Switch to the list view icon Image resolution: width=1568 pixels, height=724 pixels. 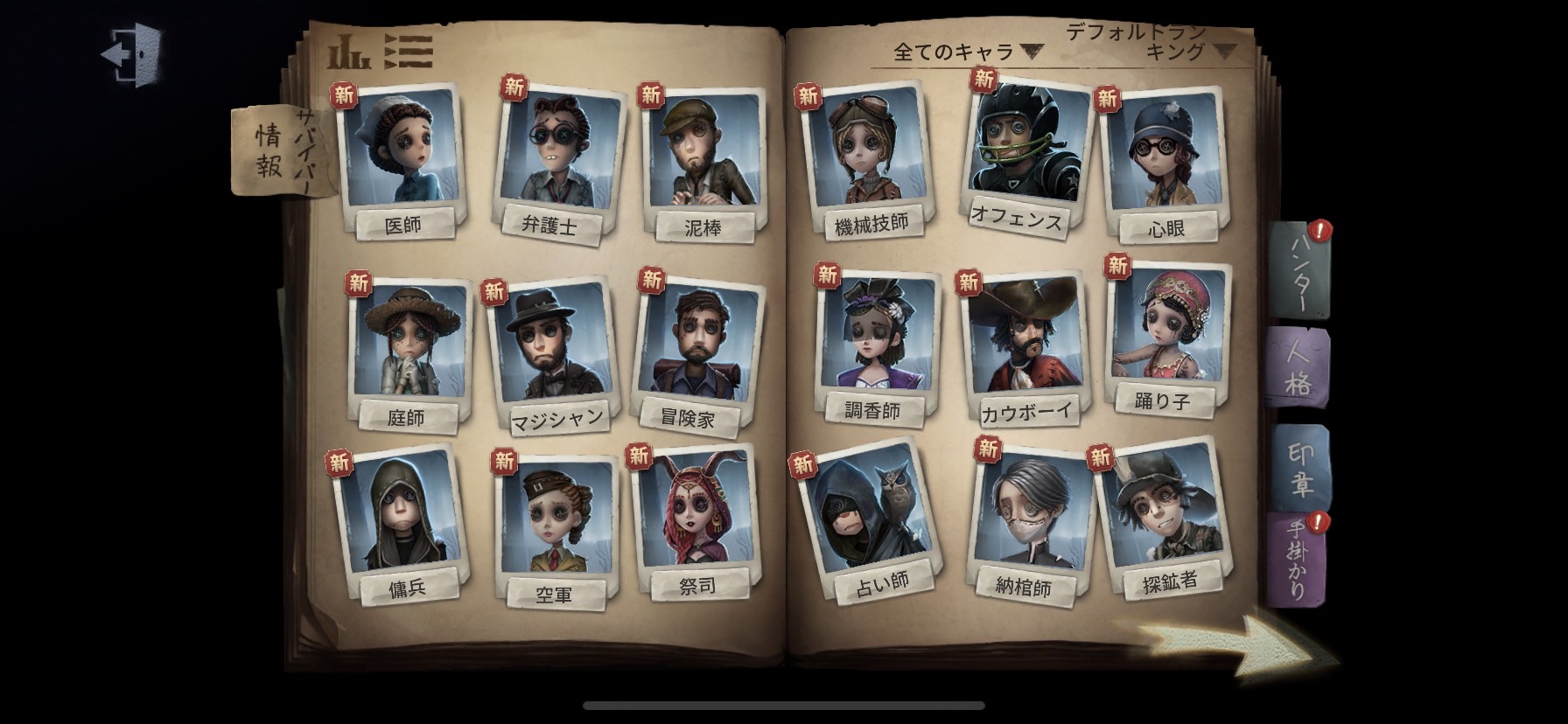pyautogui.click(x=407, y=50)
